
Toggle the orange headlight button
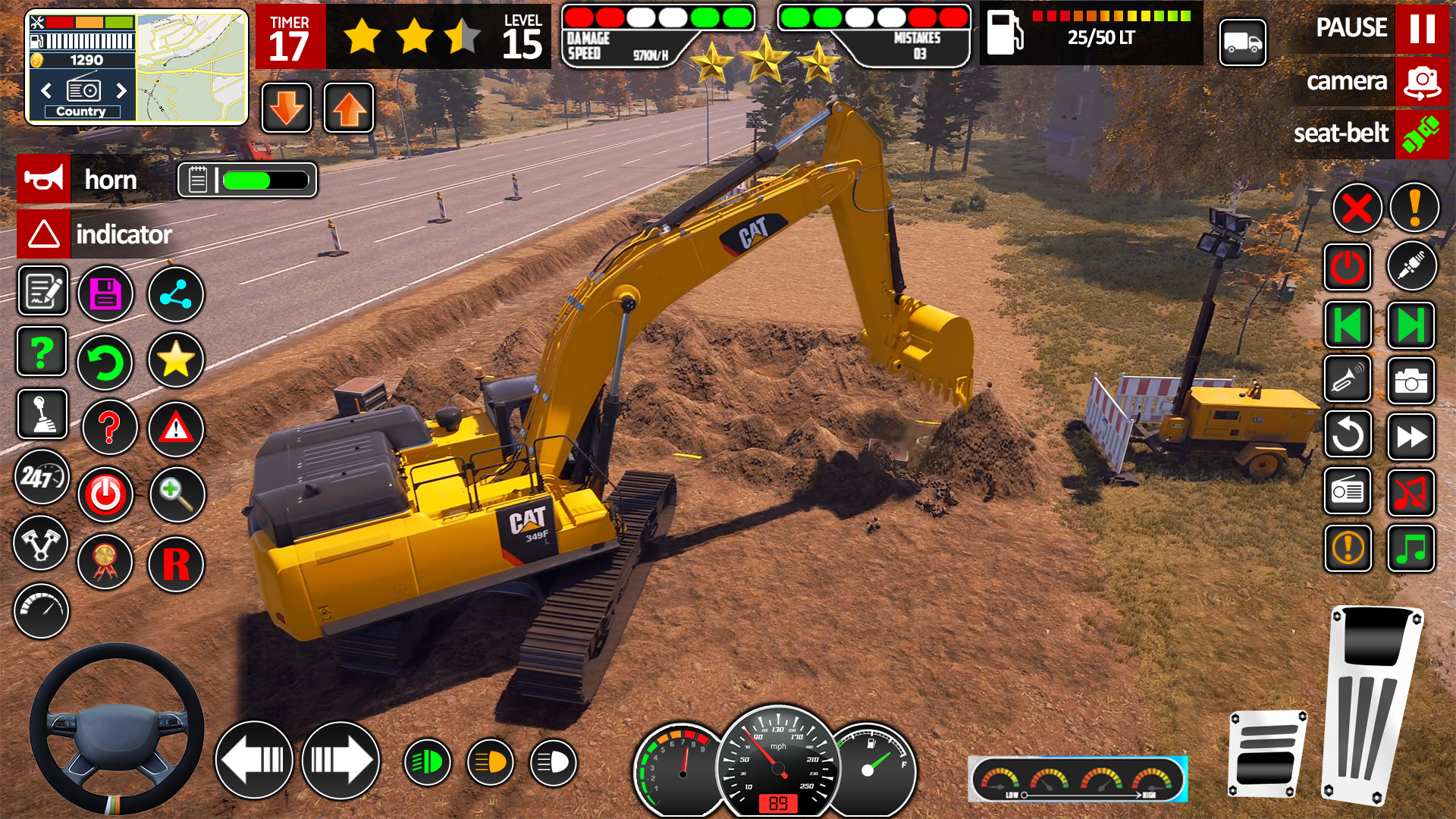coord(491,762)
